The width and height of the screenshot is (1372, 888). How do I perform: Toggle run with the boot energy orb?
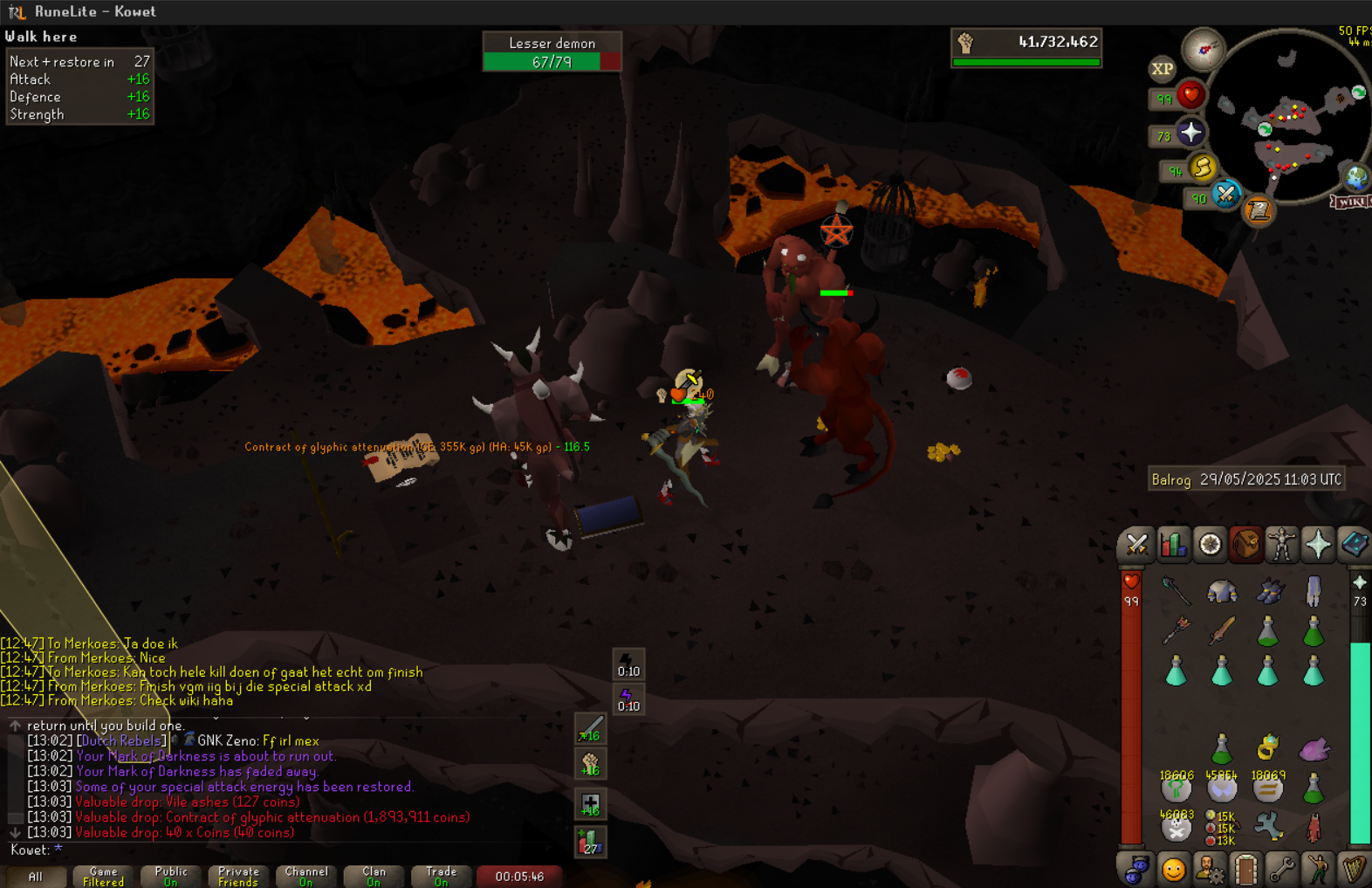[1203, 167]
